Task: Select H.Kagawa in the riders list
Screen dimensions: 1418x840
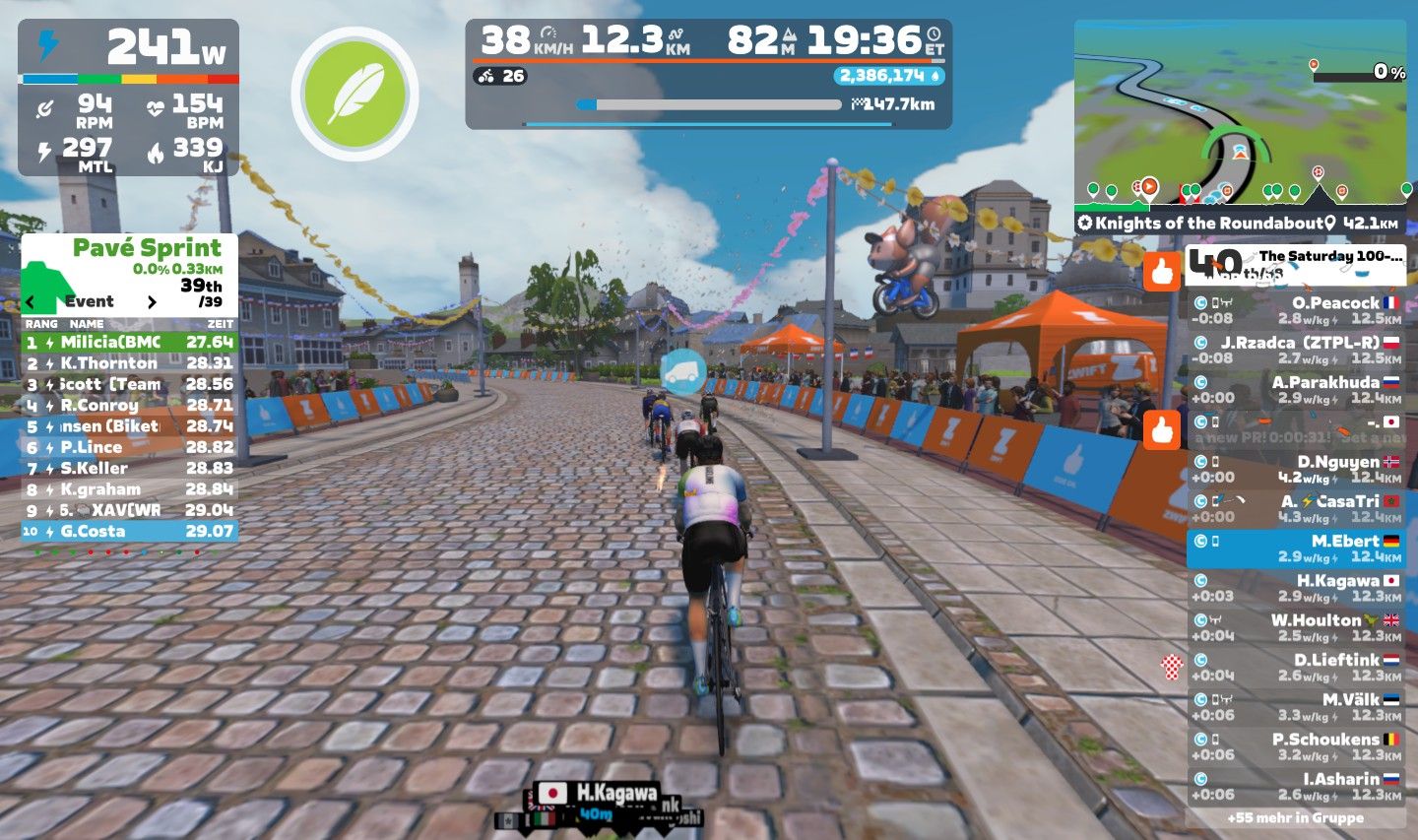Action: [1296, 588]
